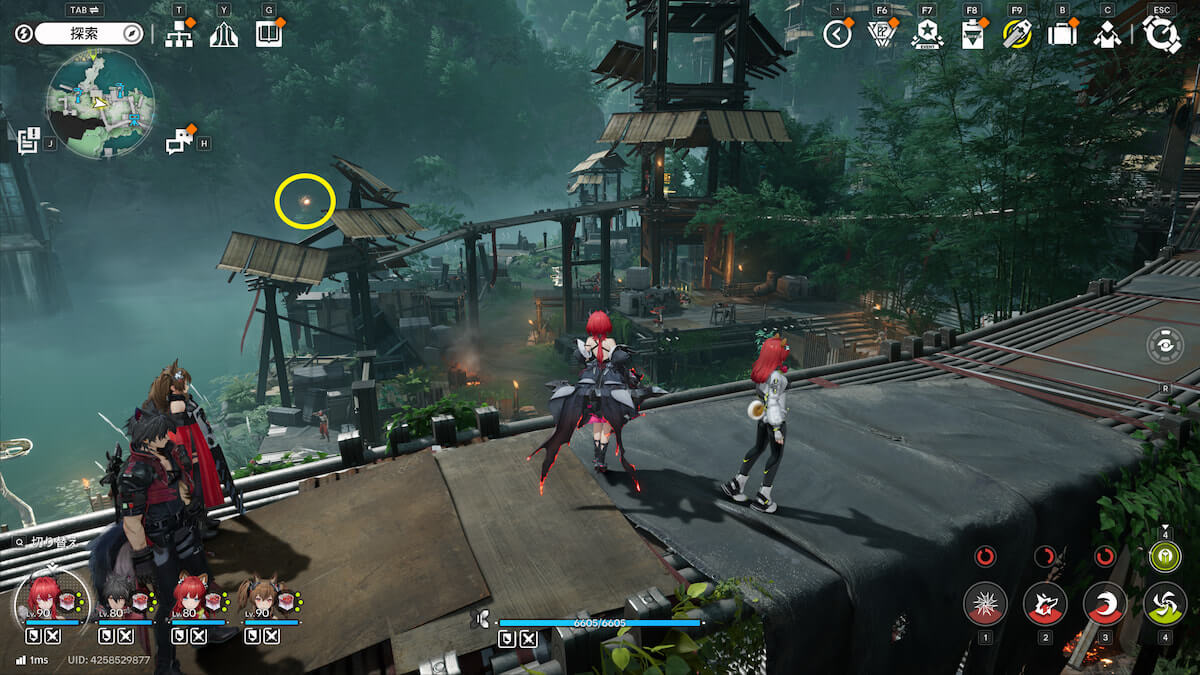Activate the green swirl skill in slot 4
The width and height of the screenshot is (1200, 675).
(x=1164, y=603)
